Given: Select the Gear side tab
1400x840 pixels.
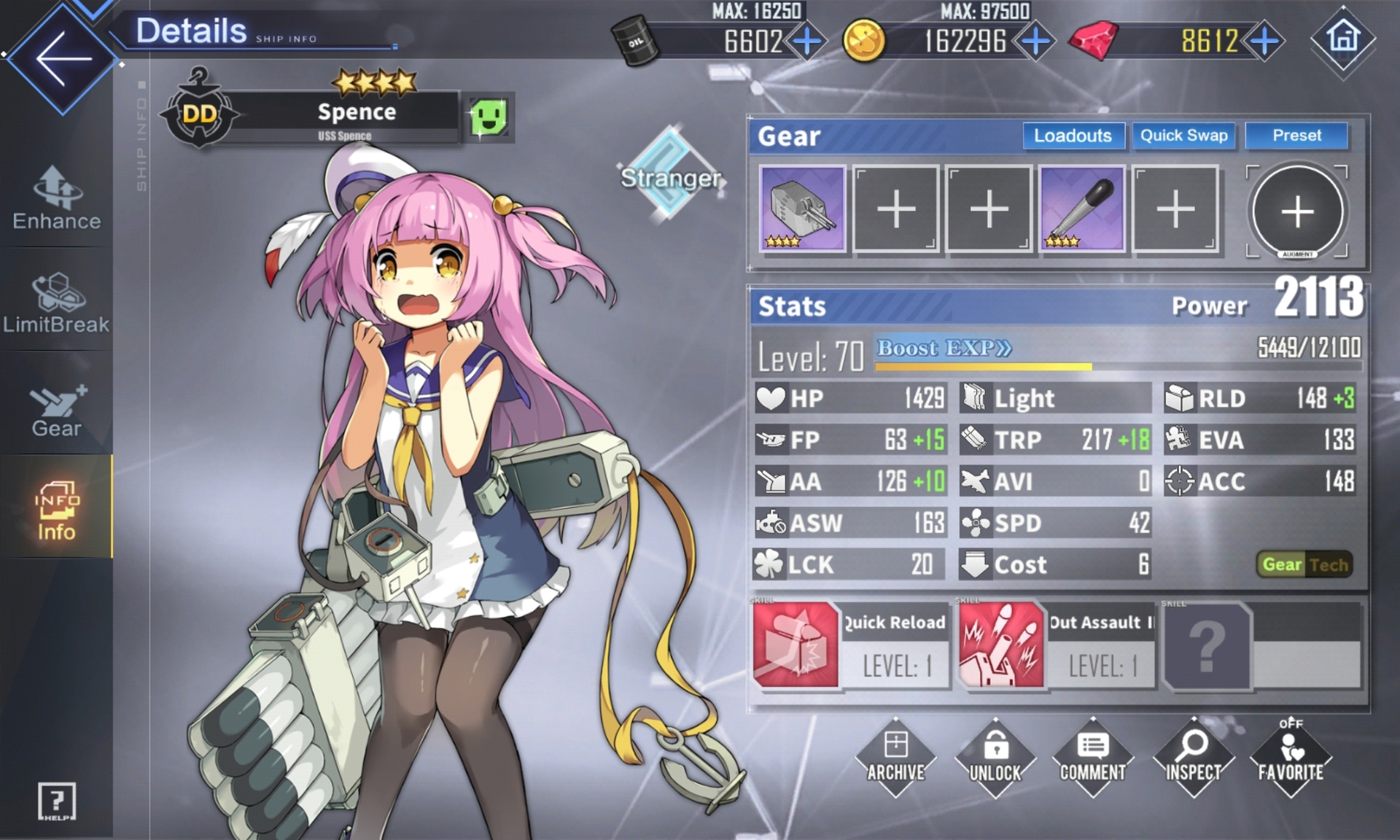Looking at the screenshot, I should 57,408.
